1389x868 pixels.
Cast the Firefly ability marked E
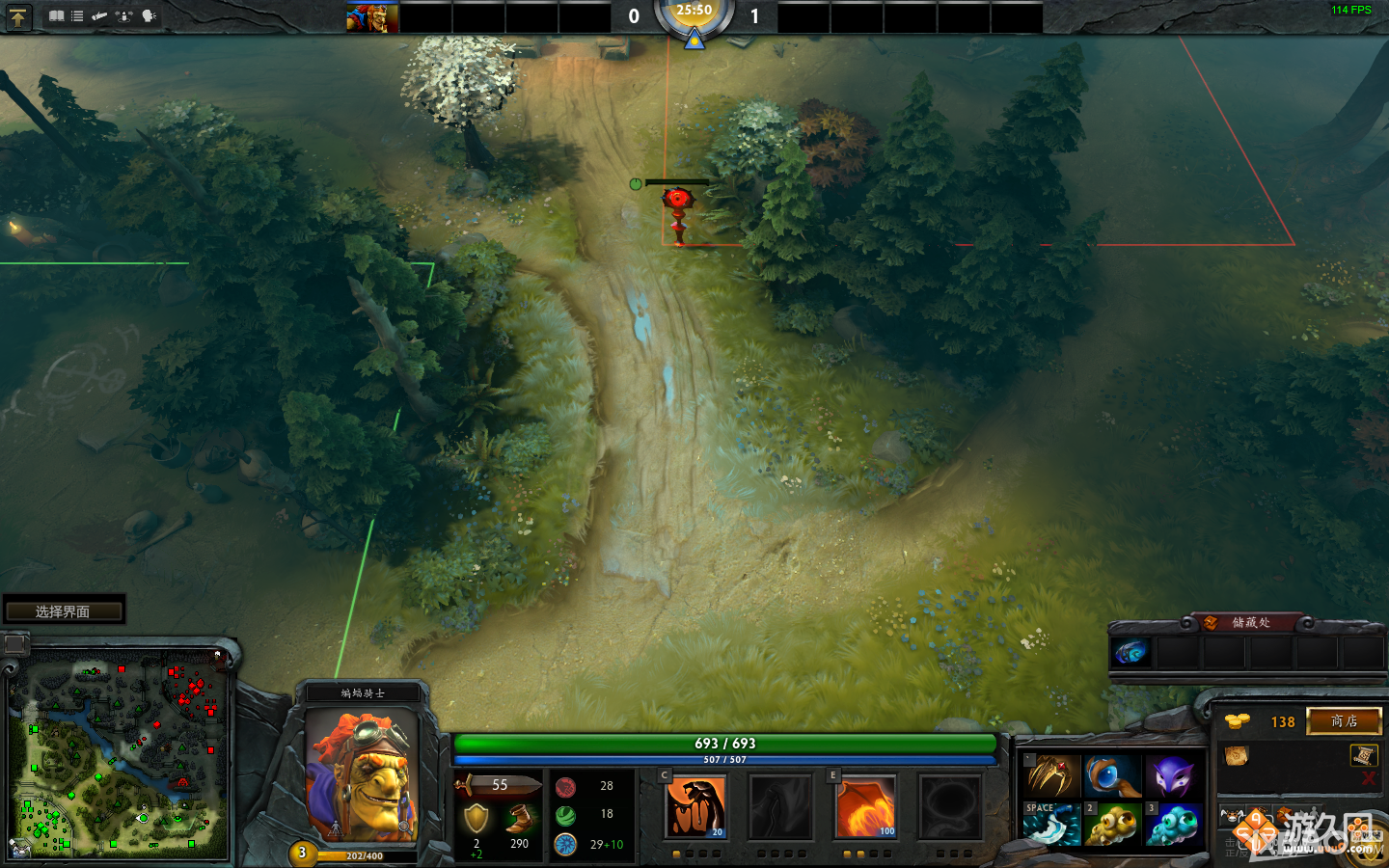[865, 806]
